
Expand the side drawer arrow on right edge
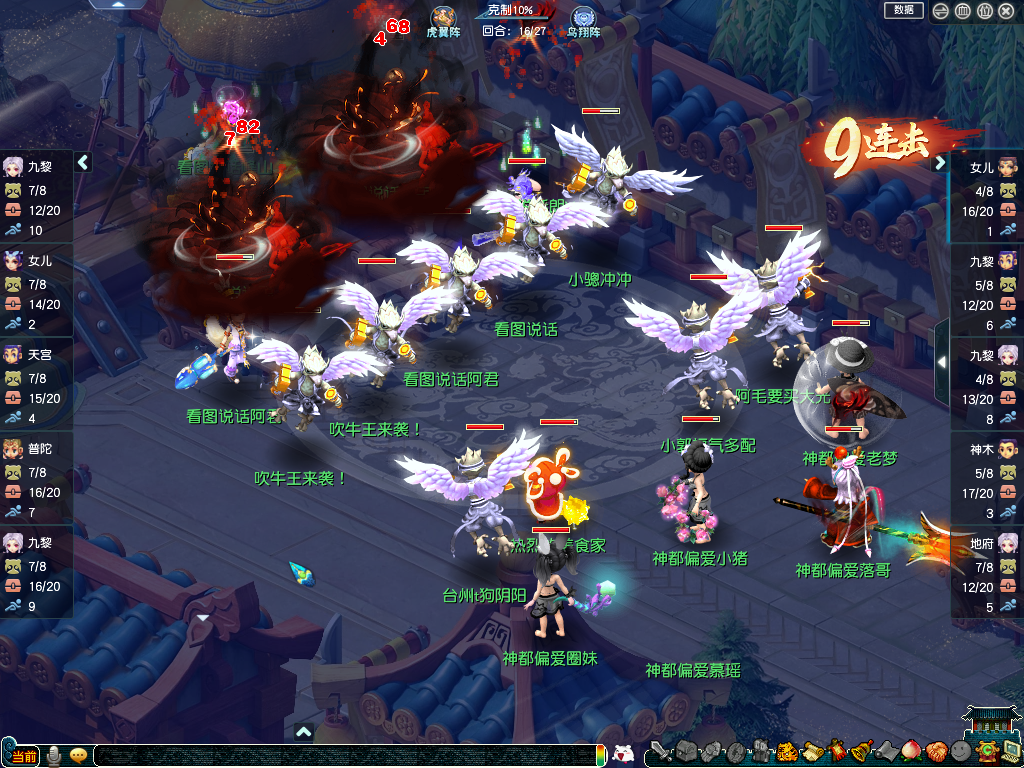[941, 361]
